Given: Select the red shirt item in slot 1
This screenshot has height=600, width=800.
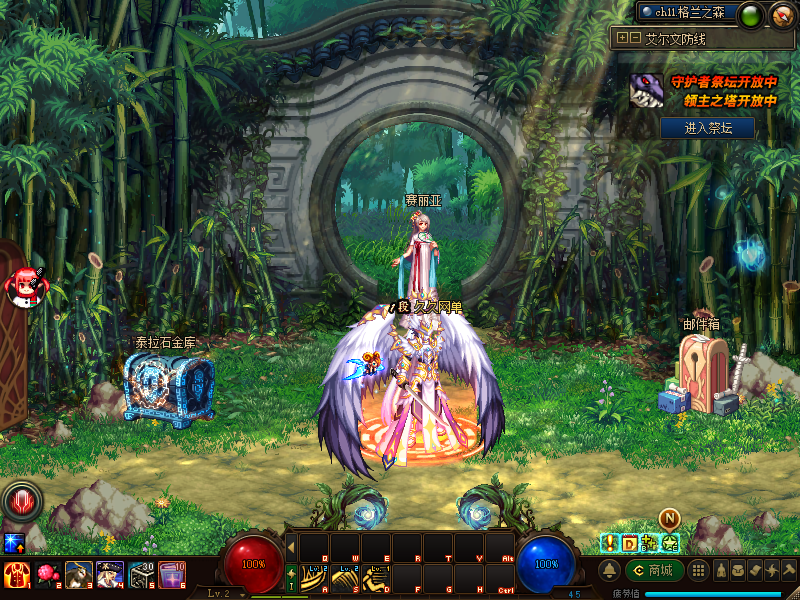Looking at the screenshot, I should pos(16,574).
